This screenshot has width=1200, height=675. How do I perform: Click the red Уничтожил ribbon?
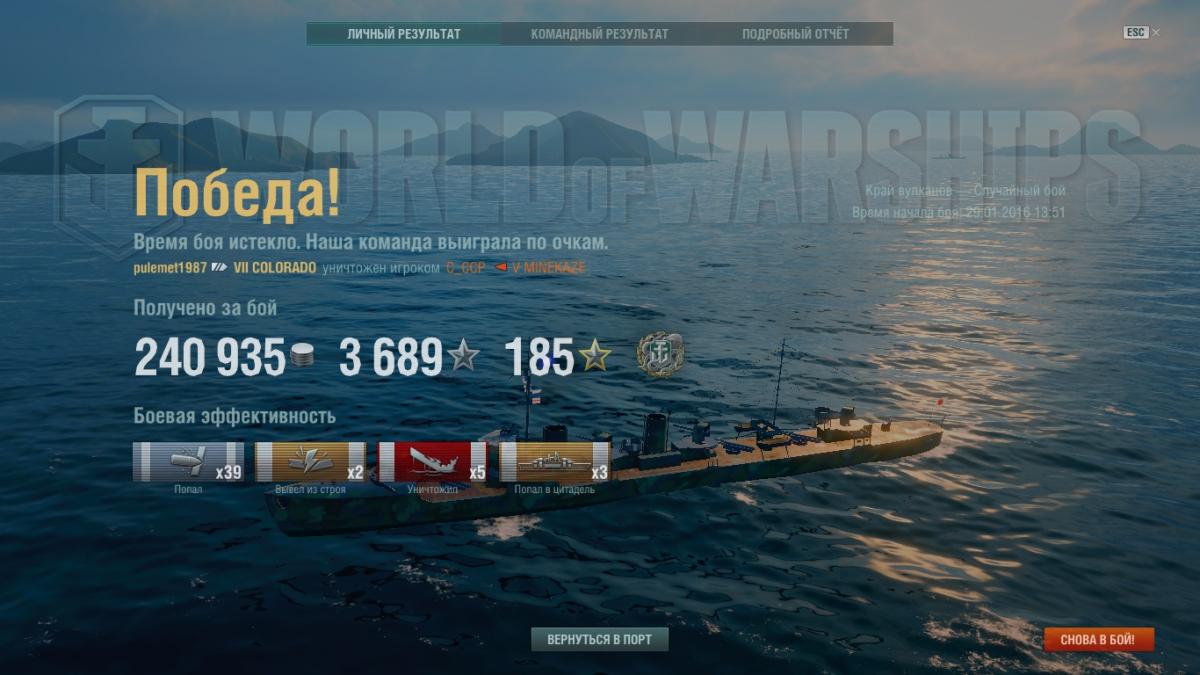click(432, 462)
